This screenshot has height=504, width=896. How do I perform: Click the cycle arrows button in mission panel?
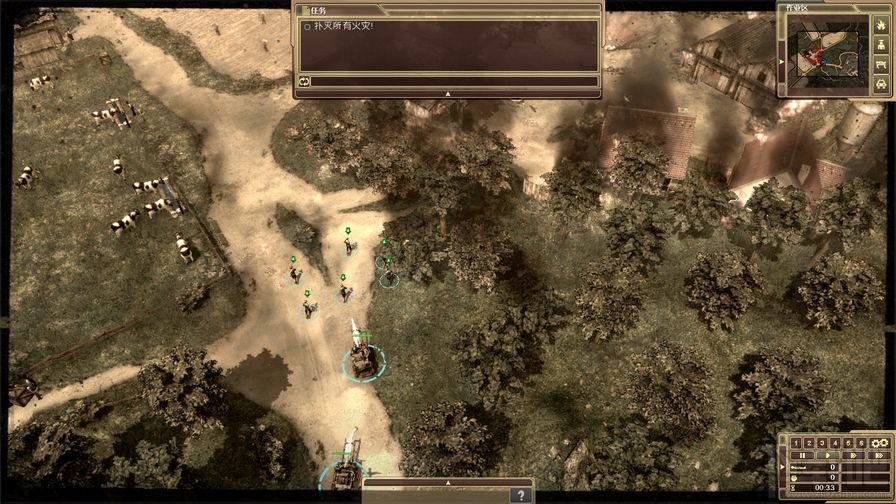pos(304,81)
